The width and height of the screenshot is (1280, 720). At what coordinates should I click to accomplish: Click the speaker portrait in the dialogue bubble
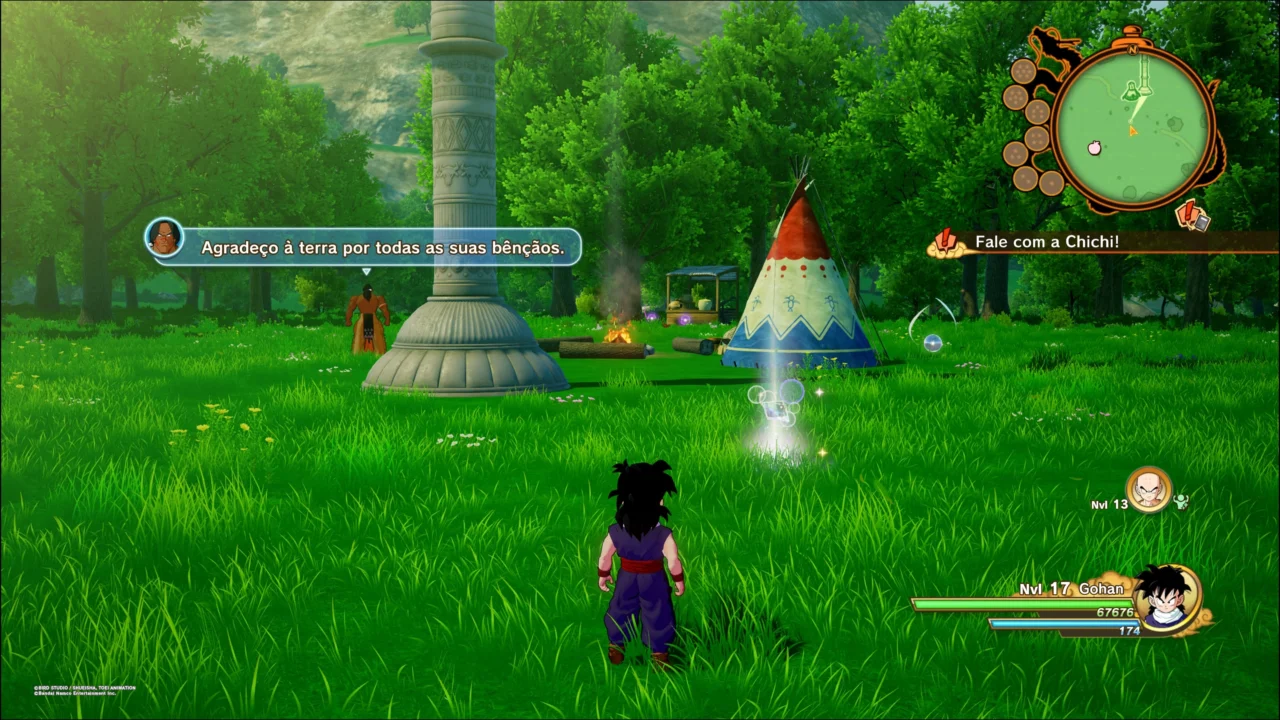point(164,238)
